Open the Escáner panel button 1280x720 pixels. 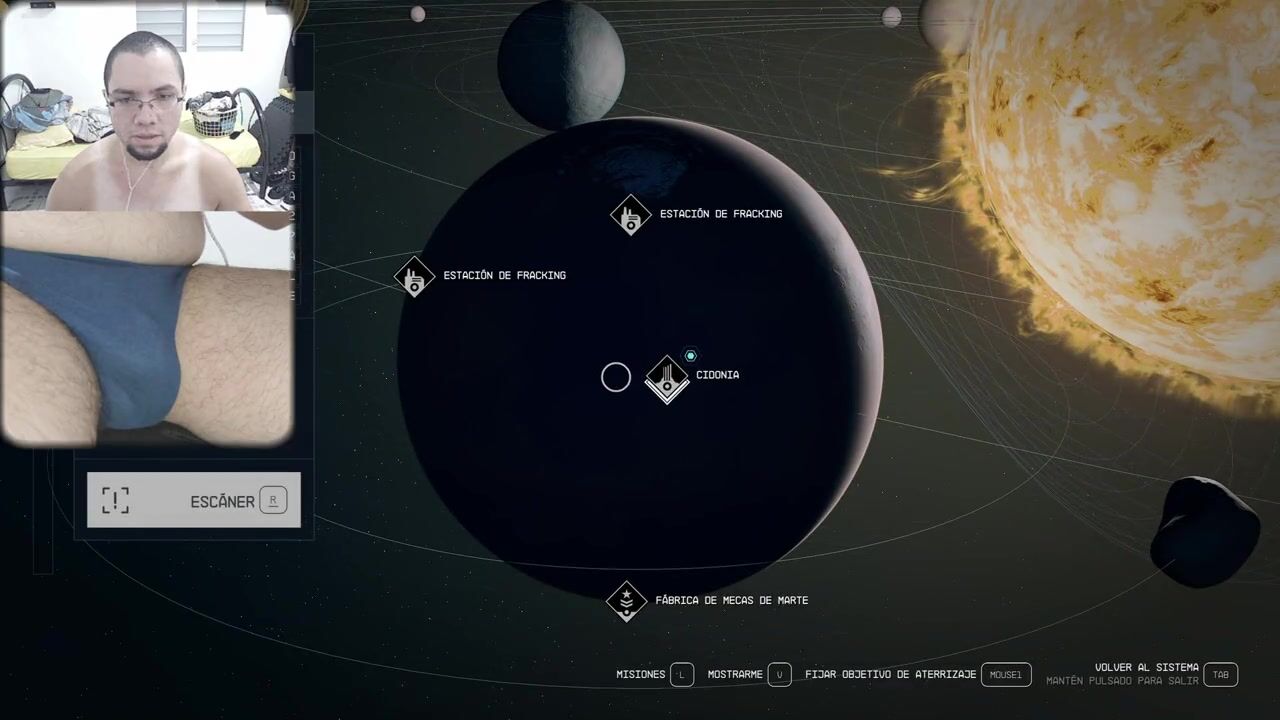(193, 500)
